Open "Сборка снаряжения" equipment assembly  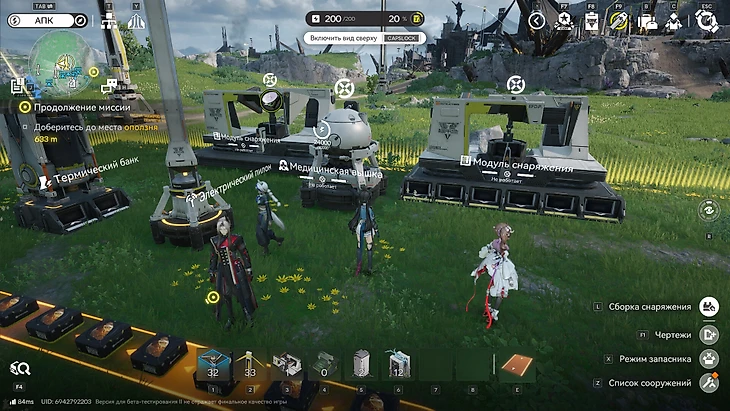click(709, 306)
